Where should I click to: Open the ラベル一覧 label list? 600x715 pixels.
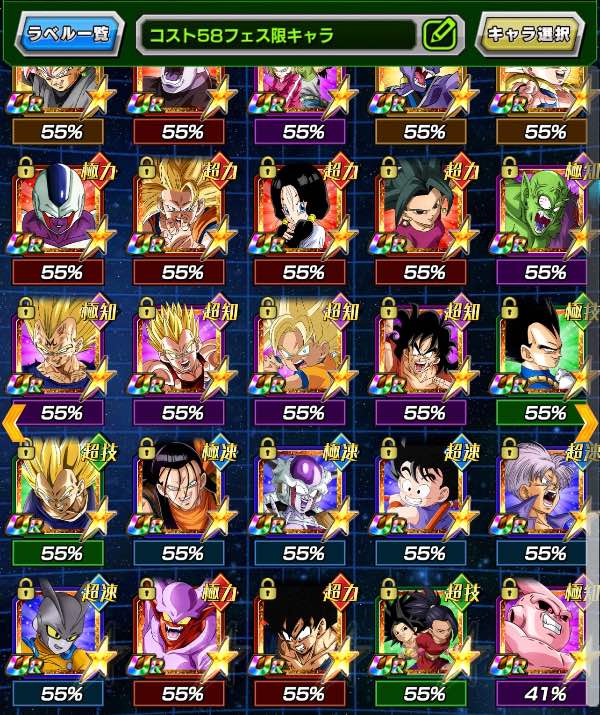[x=68, y=33]
